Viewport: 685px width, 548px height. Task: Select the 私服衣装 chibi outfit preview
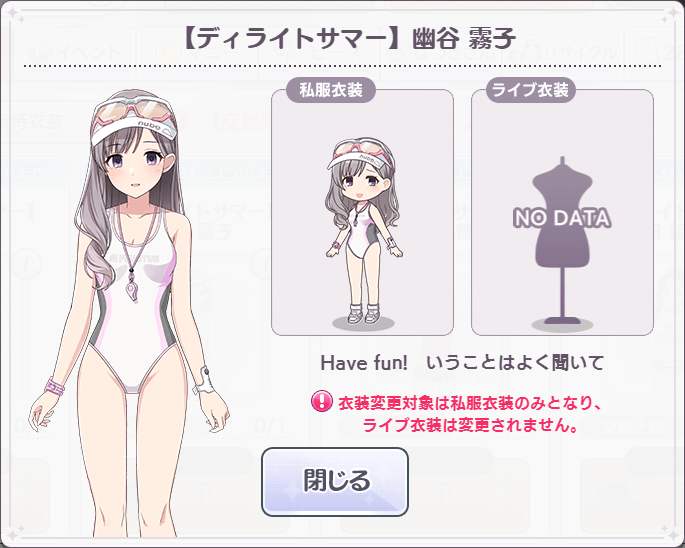[x=362, y=214]
